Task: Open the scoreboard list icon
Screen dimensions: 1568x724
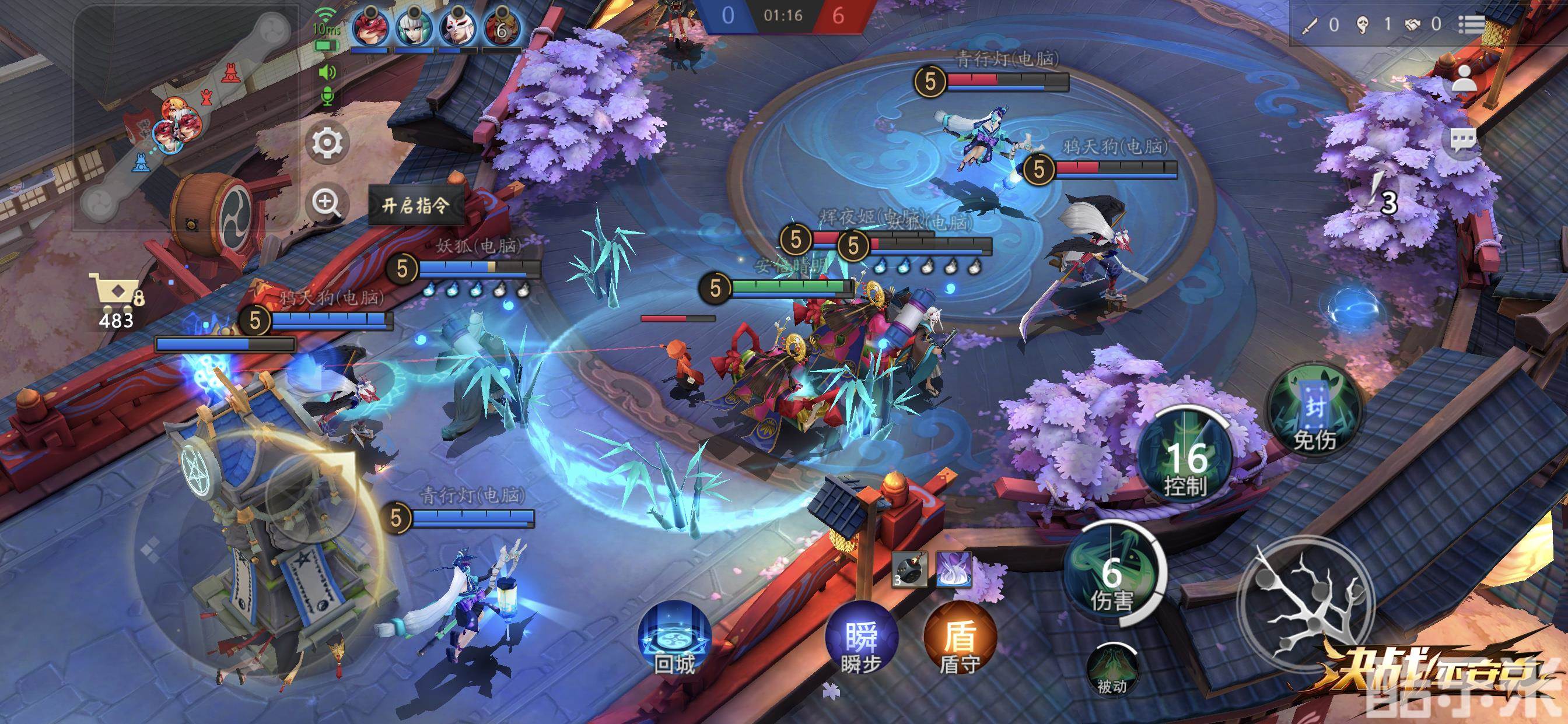Action: [x=1472, y=24]
